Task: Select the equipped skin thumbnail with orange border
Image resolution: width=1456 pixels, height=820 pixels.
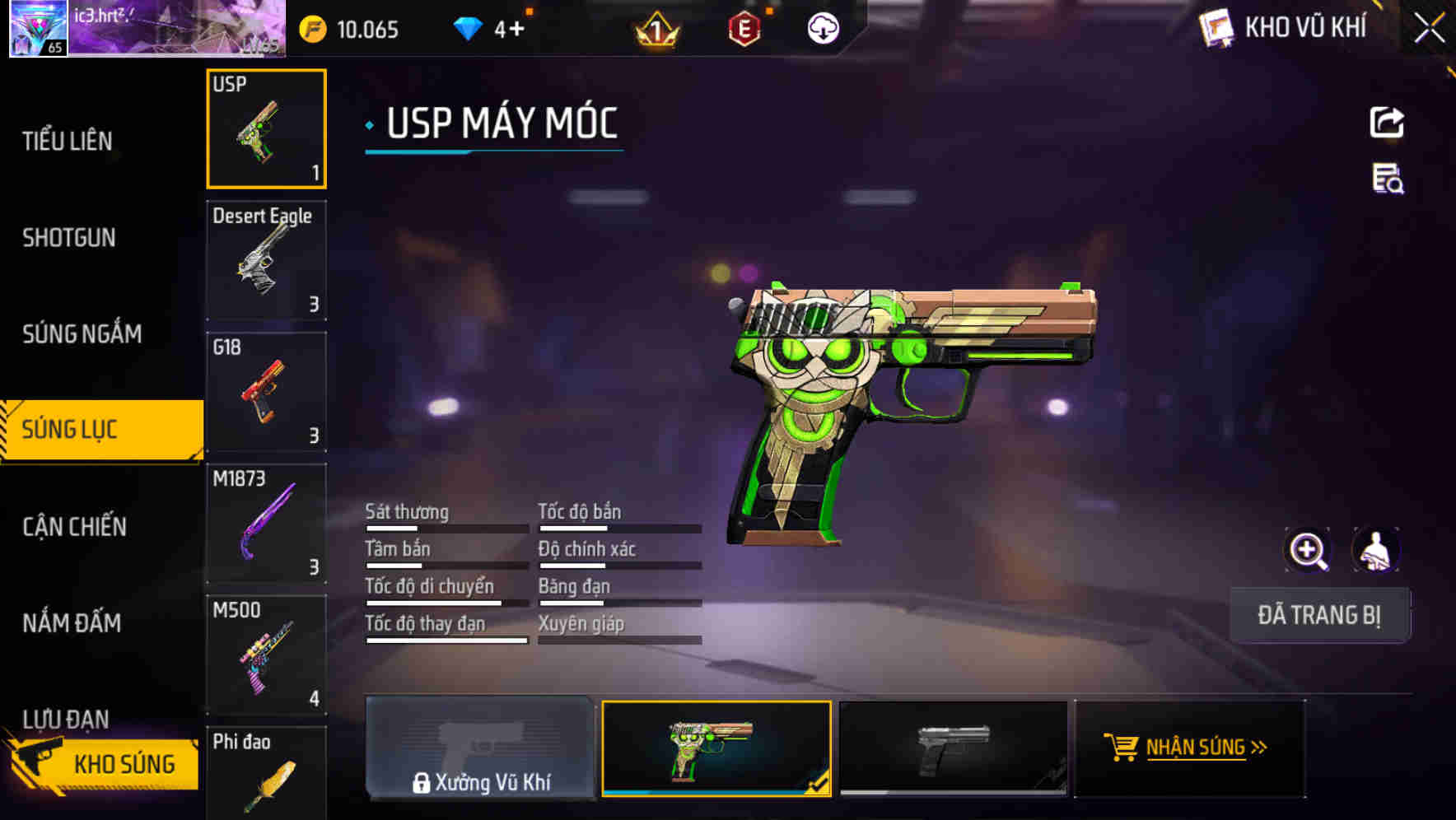Action: 716,748
